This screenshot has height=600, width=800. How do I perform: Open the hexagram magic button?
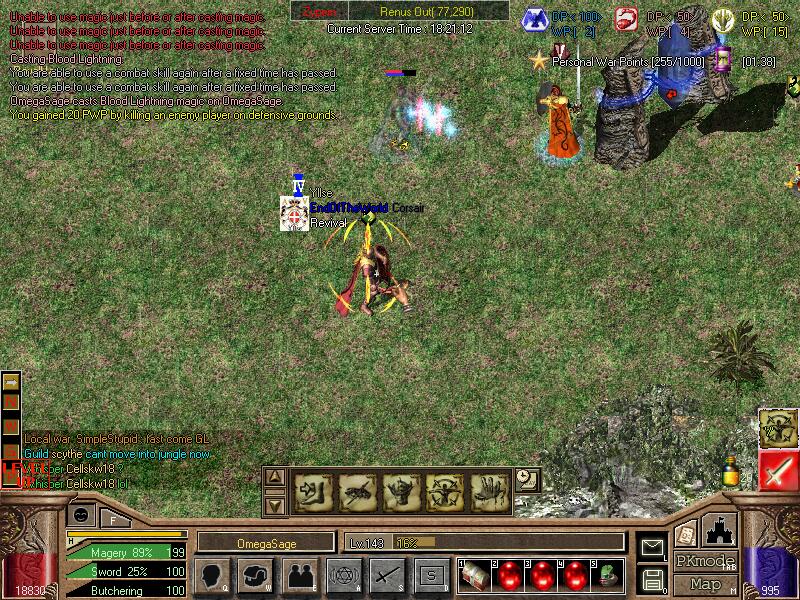coord(343,575)
